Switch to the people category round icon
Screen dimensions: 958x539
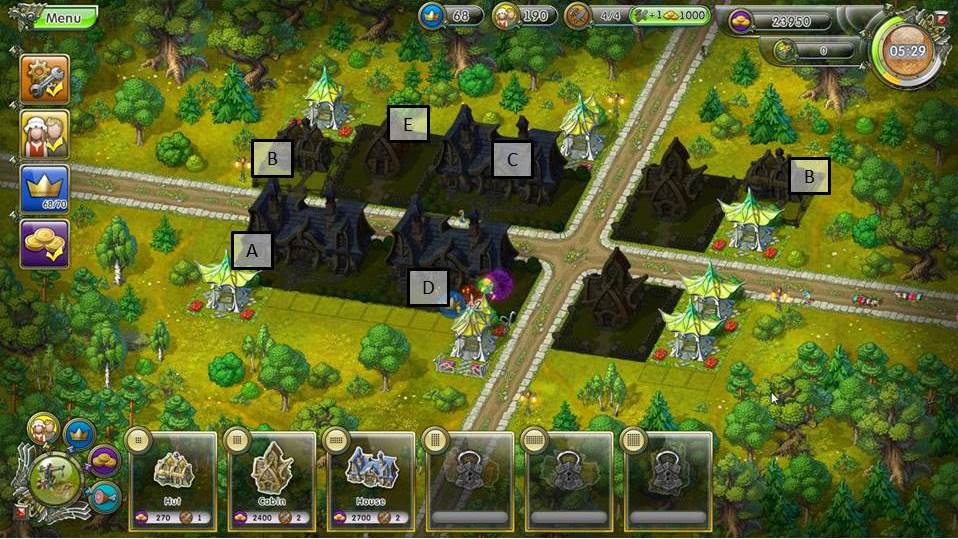pyautogui.click(x=43, y=430)
